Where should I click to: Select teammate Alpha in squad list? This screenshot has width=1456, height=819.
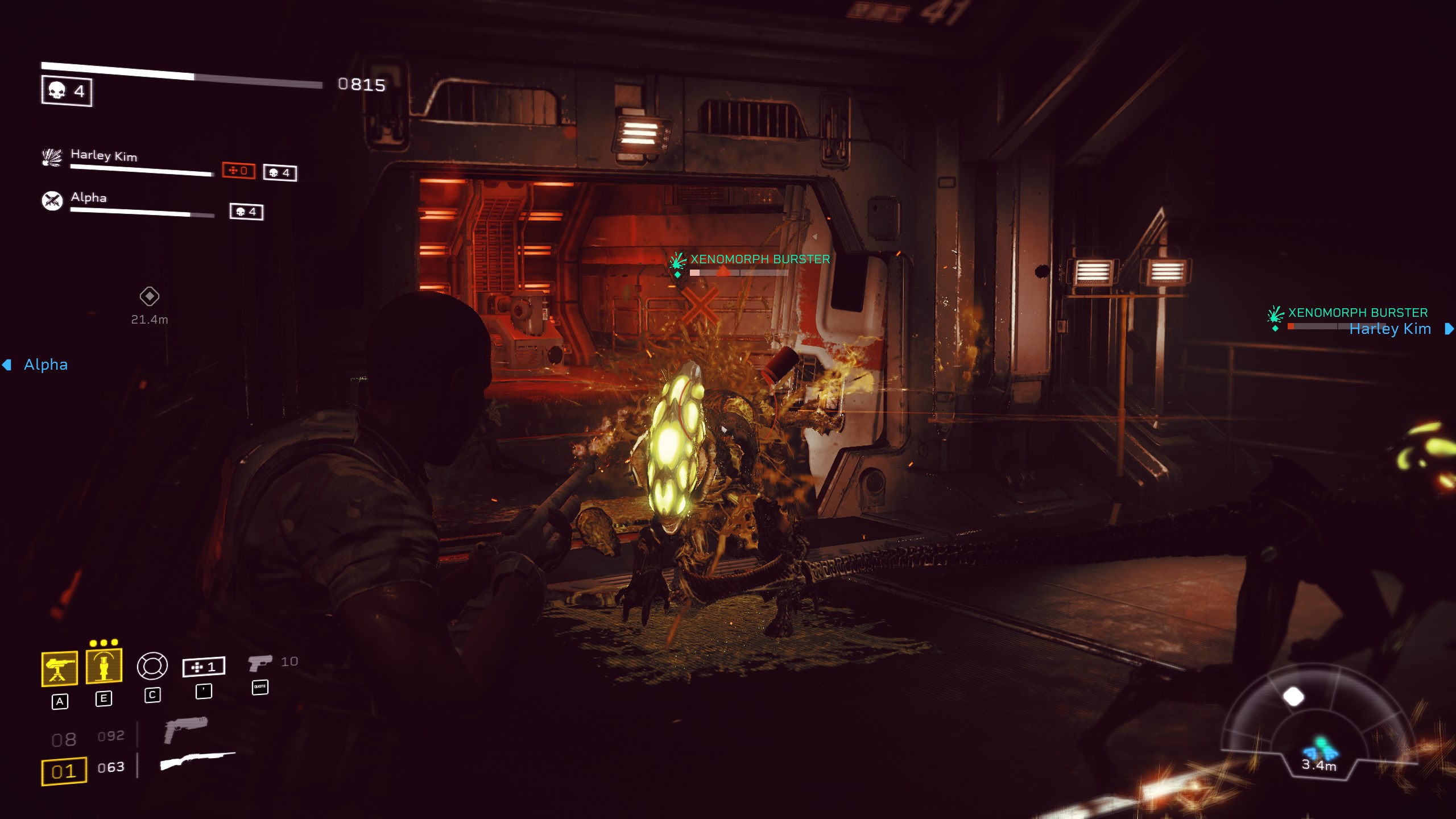point(89,198)
